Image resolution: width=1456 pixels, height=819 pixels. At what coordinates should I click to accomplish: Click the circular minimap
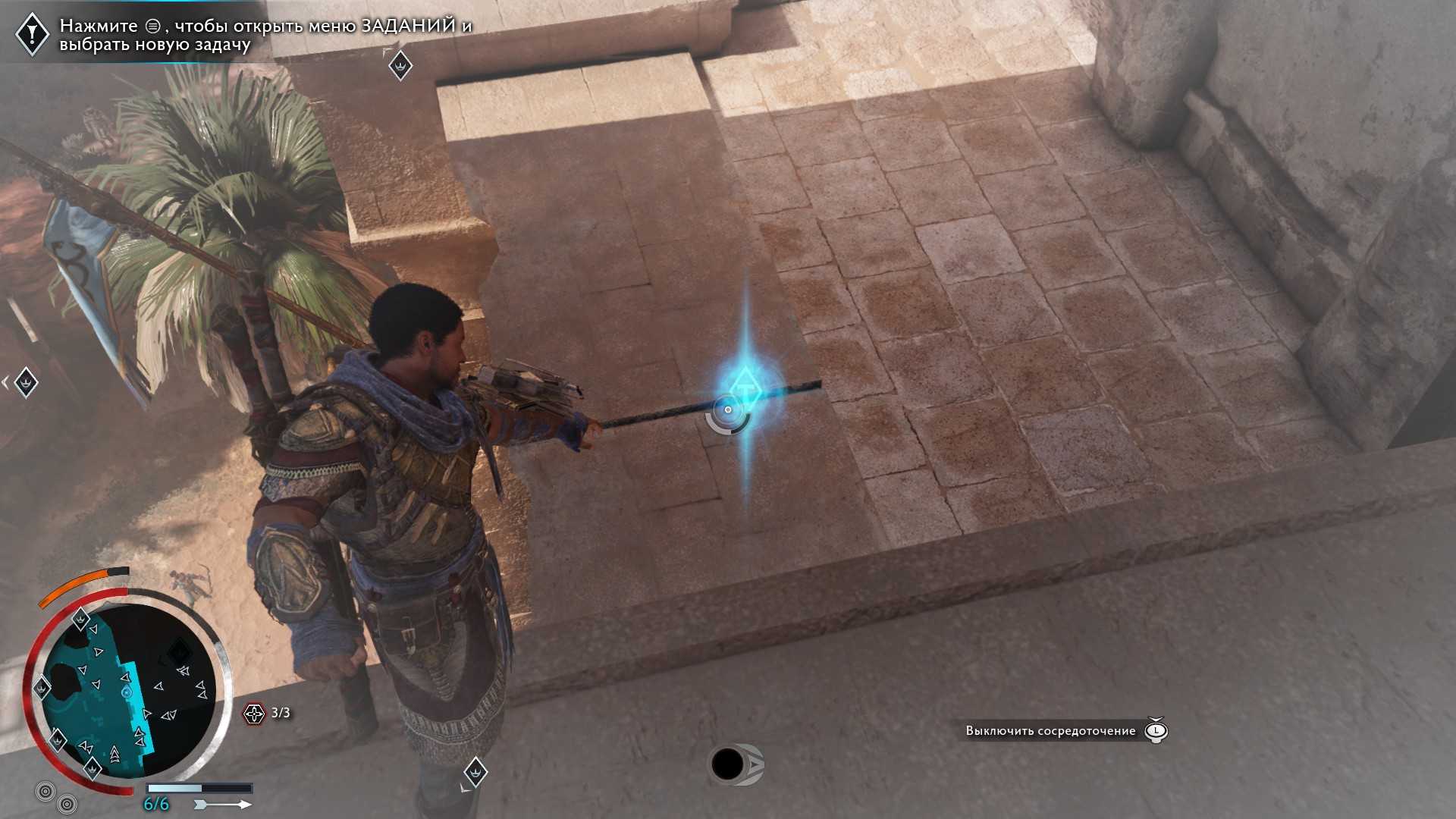tap(127, 690)
